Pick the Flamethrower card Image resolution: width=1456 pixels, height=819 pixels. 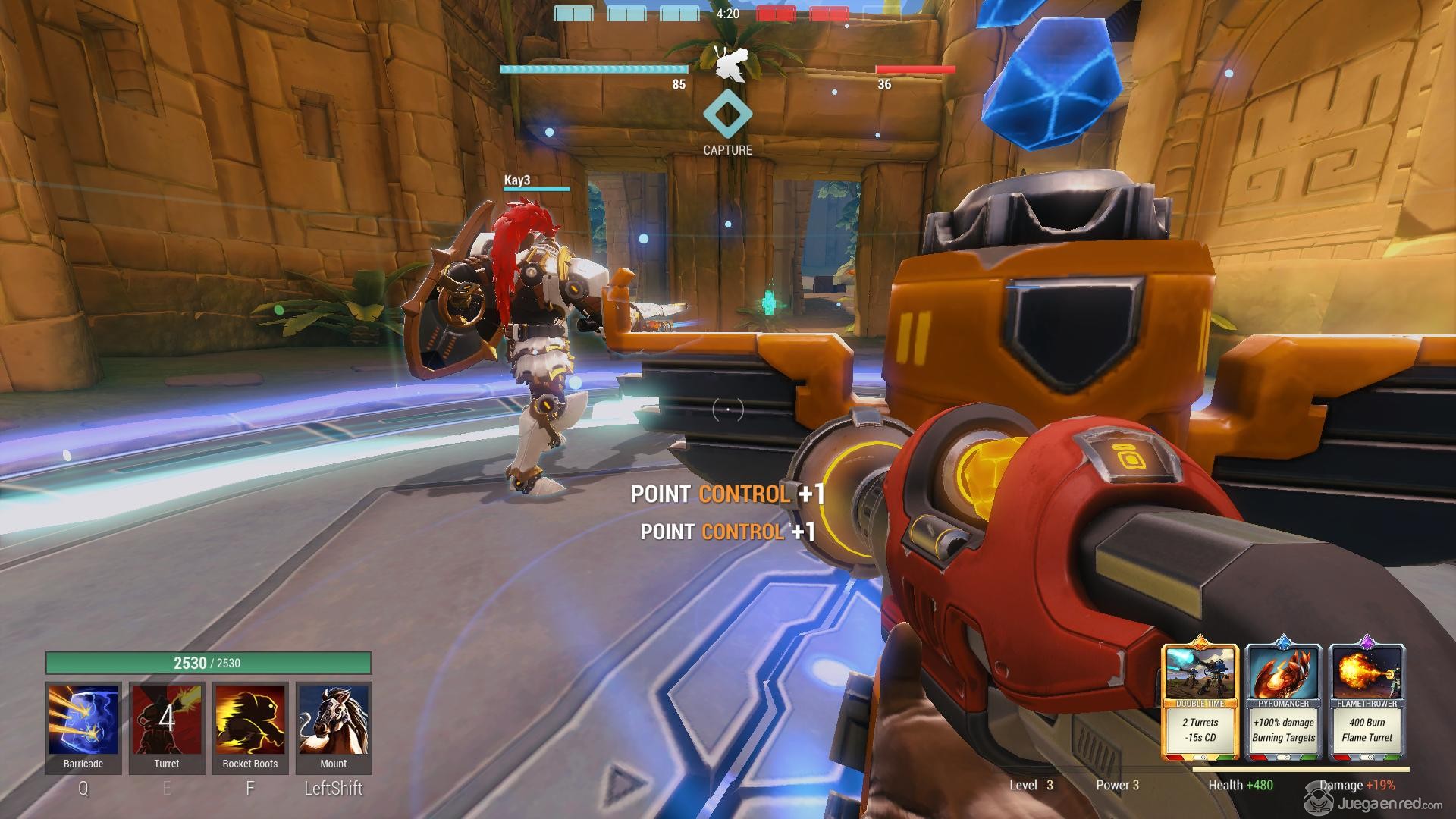pyautogui.click(x=1367, y=701)
